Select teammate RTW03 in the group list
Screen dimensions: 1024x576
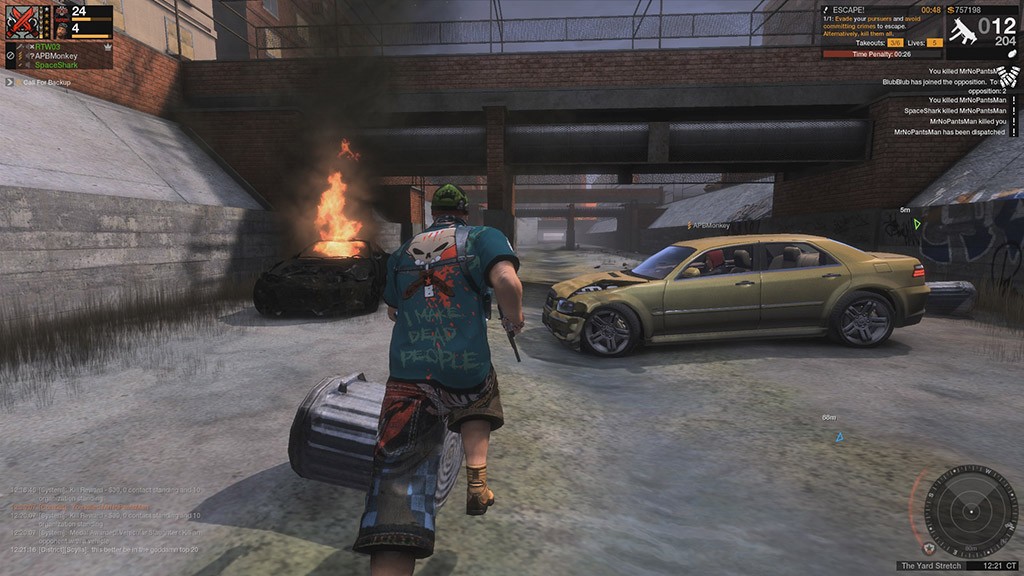point(47,46)
